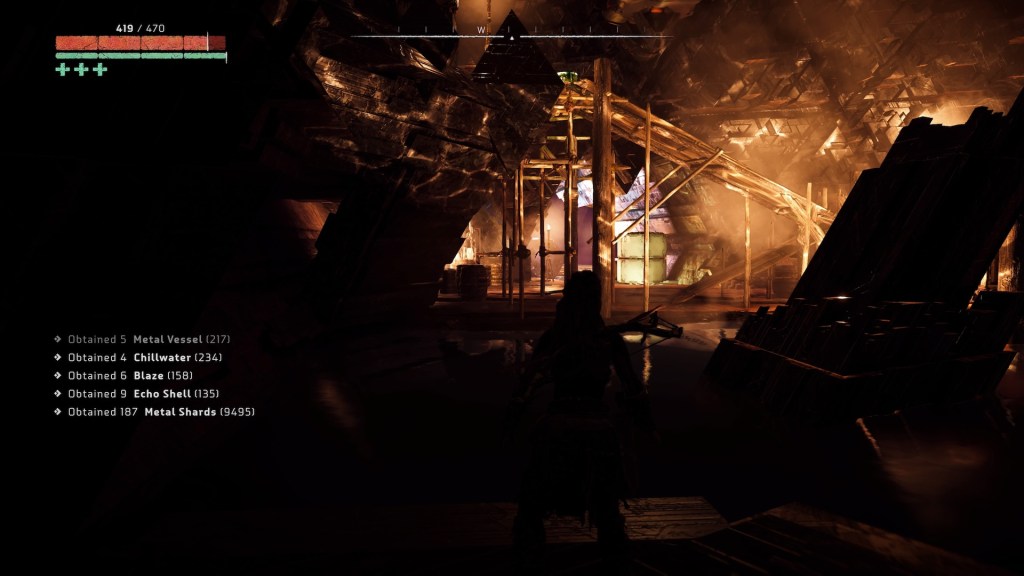1024x576 pixels.
Task: Click the compass bar showing West
Action: coord(510,32)
